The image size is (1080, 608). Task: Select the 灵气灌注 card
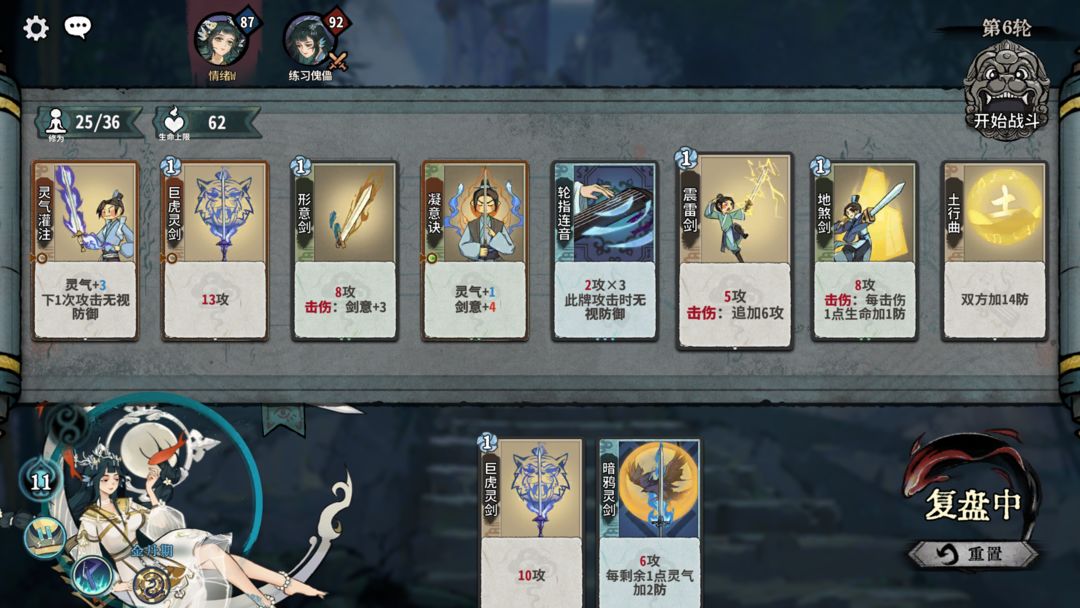85,250
